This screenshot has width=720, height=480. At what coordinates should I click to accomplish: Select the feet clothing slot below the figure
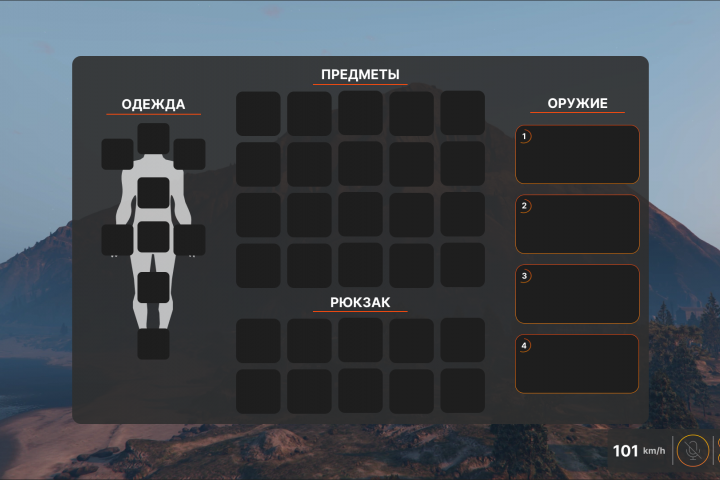pyautogui.click(x=153, y=344)
